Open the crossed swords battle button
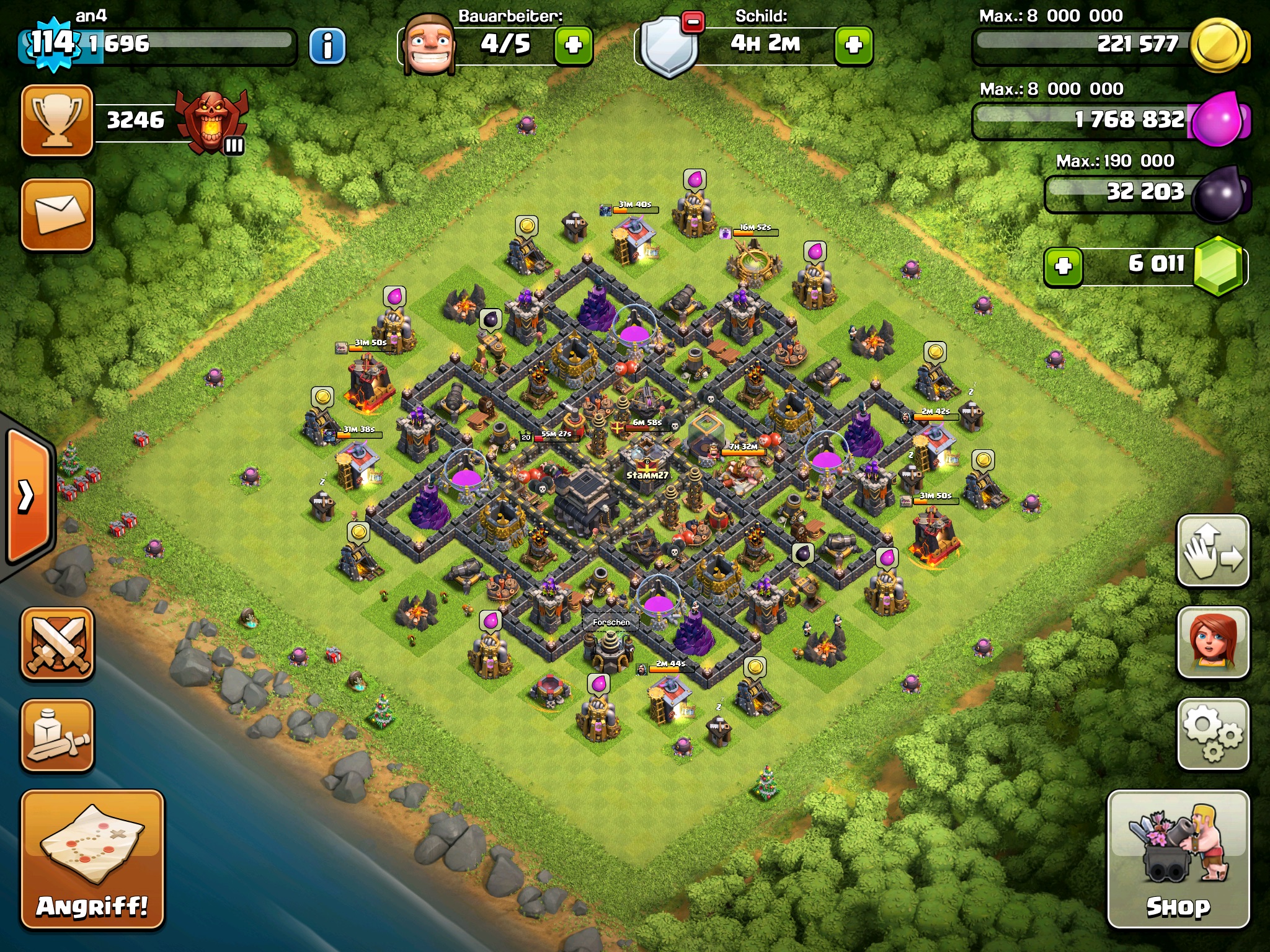The height and width of the screenshot is (952, 1270). pos(57,643)
